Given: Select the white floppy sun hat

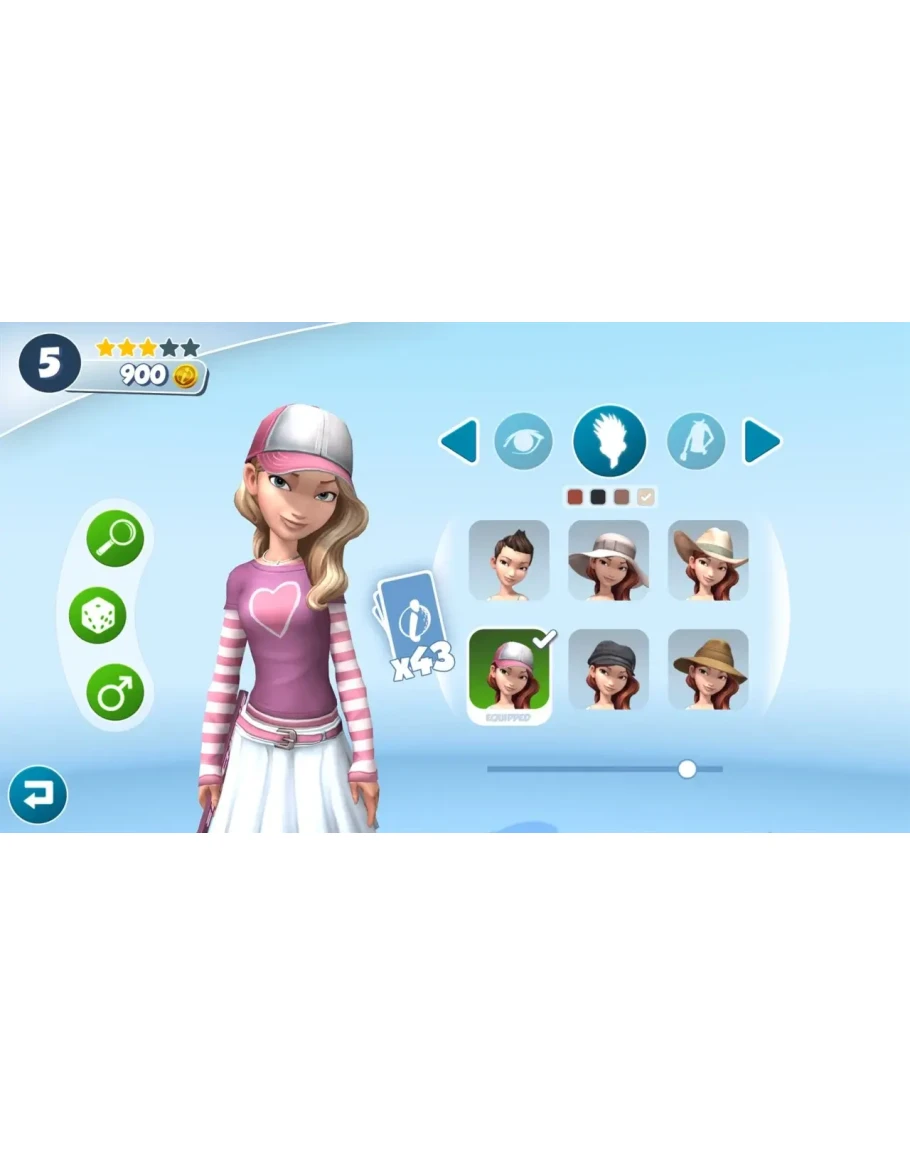Looking at the screenshot, I should click(608, 560).
